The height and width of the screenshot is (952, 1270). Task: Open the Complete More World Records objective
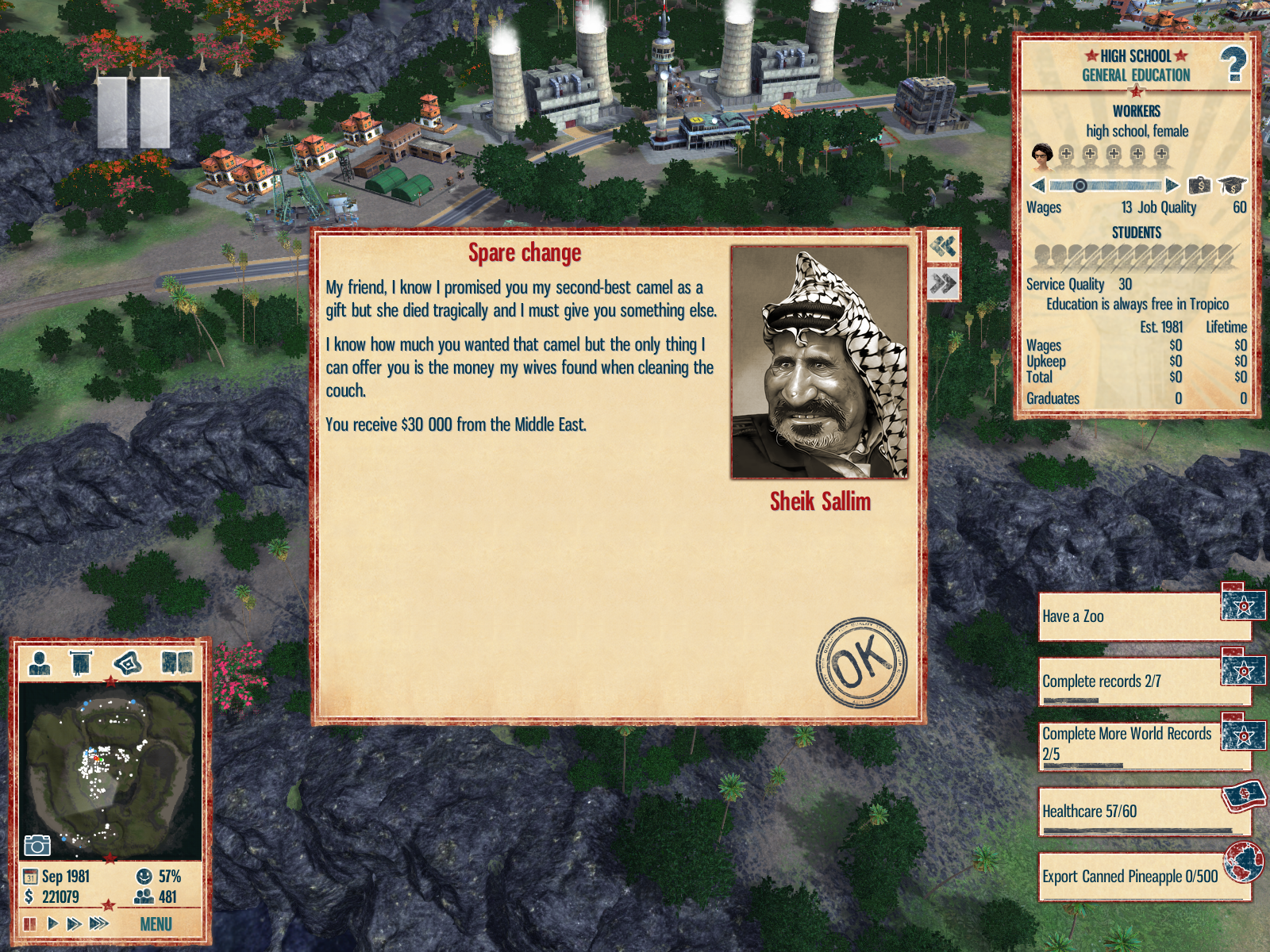pyautogui.click(x=1131, y=744)
